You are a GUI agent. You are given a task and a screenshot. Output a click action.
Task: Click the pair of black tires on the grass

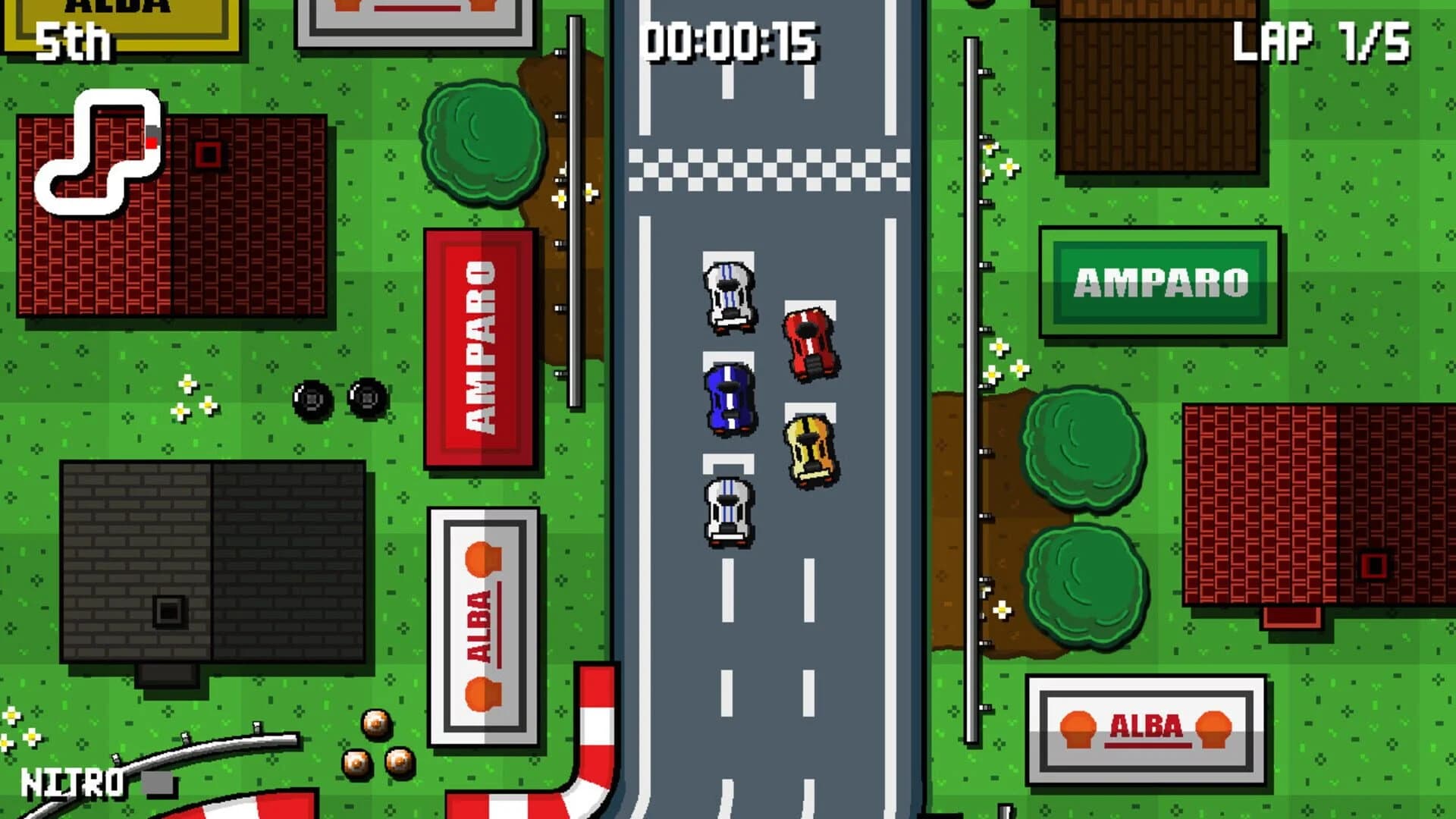(340, 398)
